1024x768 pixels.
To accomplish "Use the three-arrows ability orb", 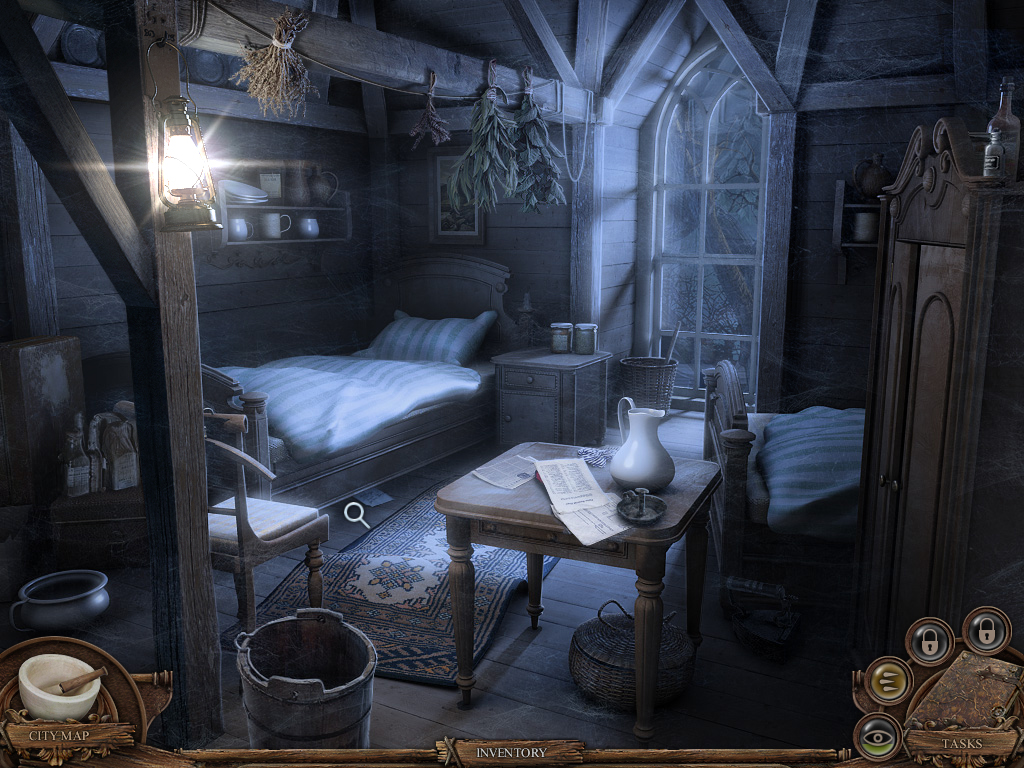I will tap(887, 680).
